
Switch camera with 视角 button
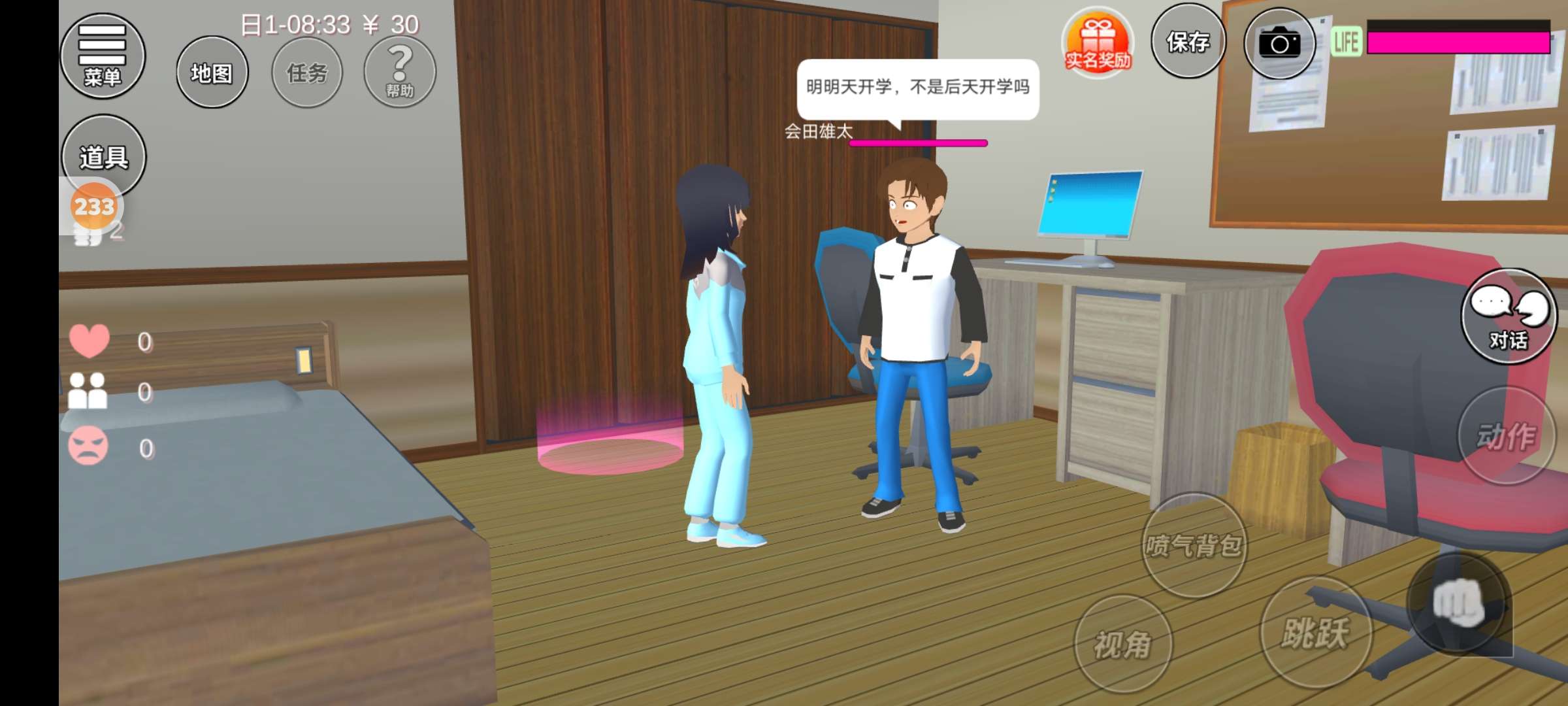(x=1122, y=644)
